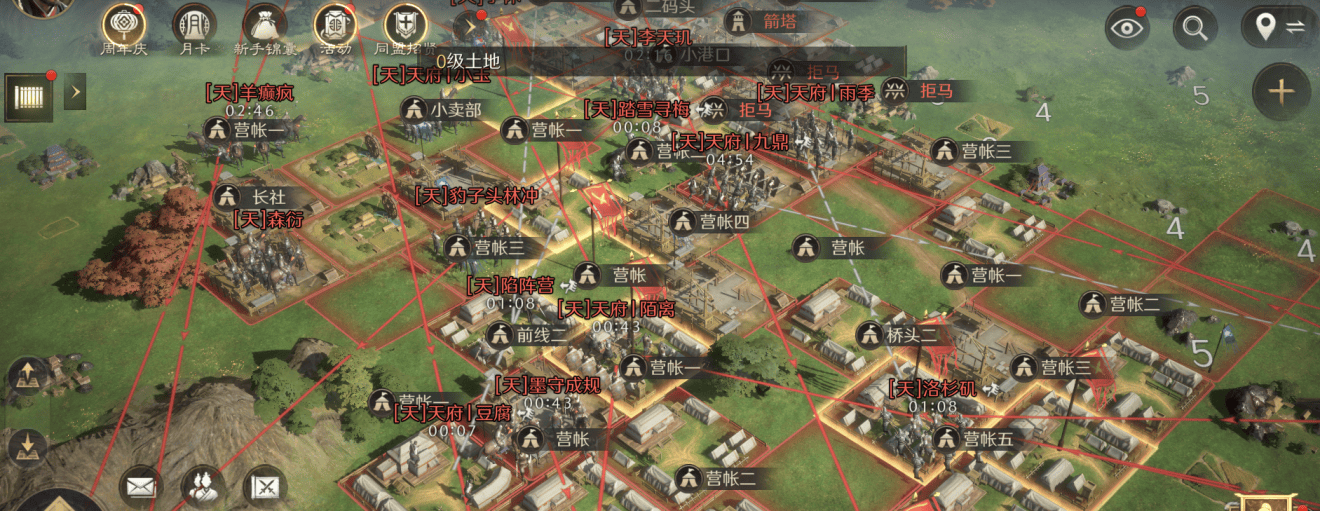Open the 新手锦囊 beginner pouch
The height and width of the screenshot is (511, 1320).
264,24
